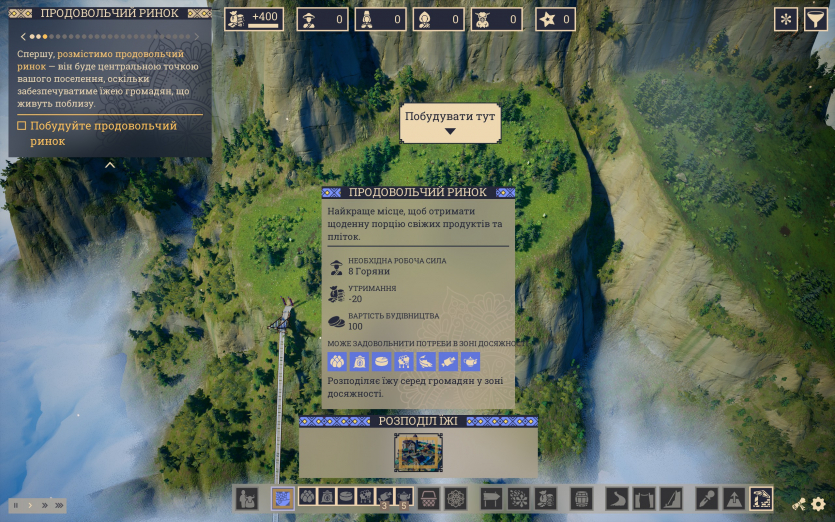
Task: Select the barrel build category
Action: [x=581, y=497]
